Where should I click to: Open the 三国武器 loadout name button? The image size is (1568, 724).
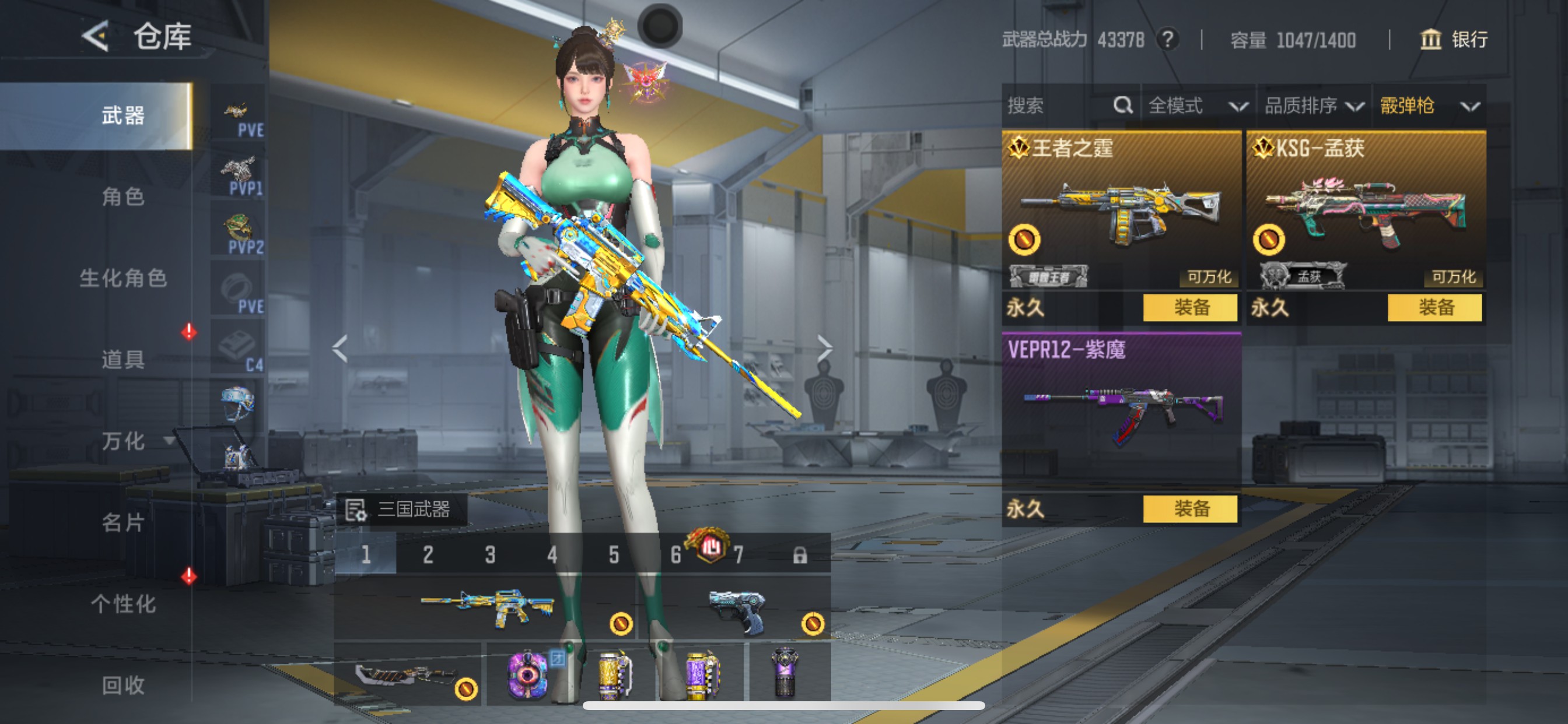(401, 509)
